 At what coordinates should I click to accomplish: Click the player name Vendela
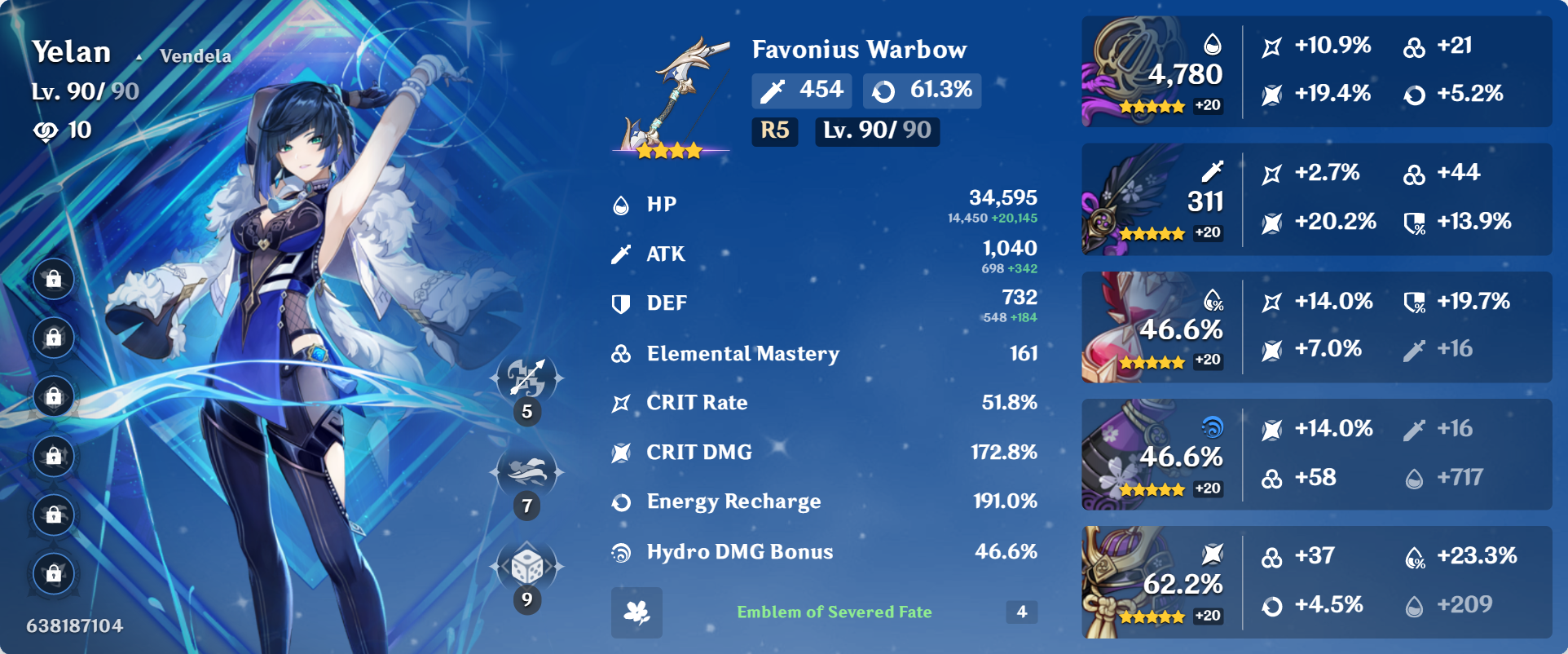[x=194, y=56]
